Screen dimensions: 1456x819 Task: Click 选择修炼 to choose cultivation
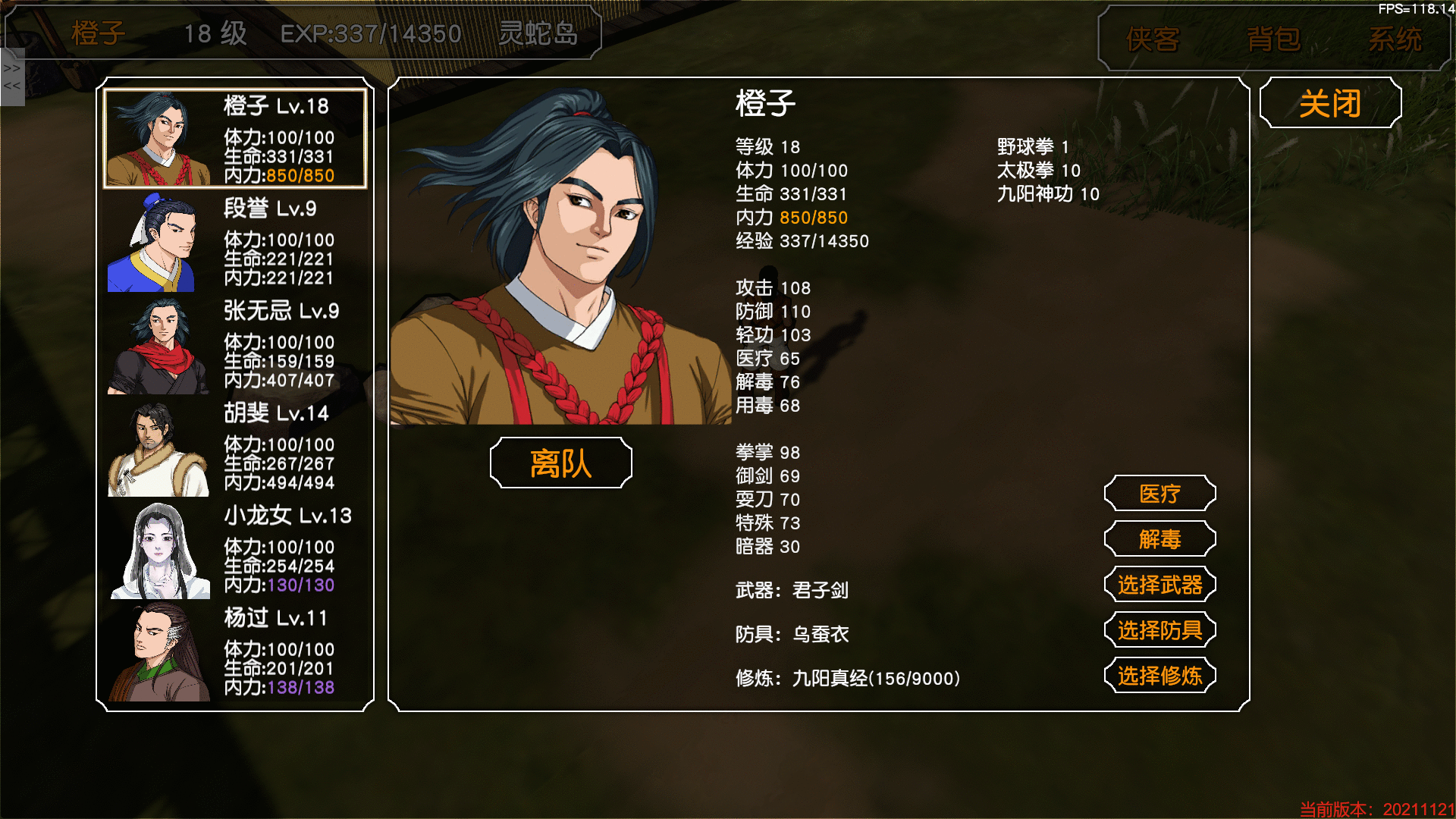(x=1161, y=675)
